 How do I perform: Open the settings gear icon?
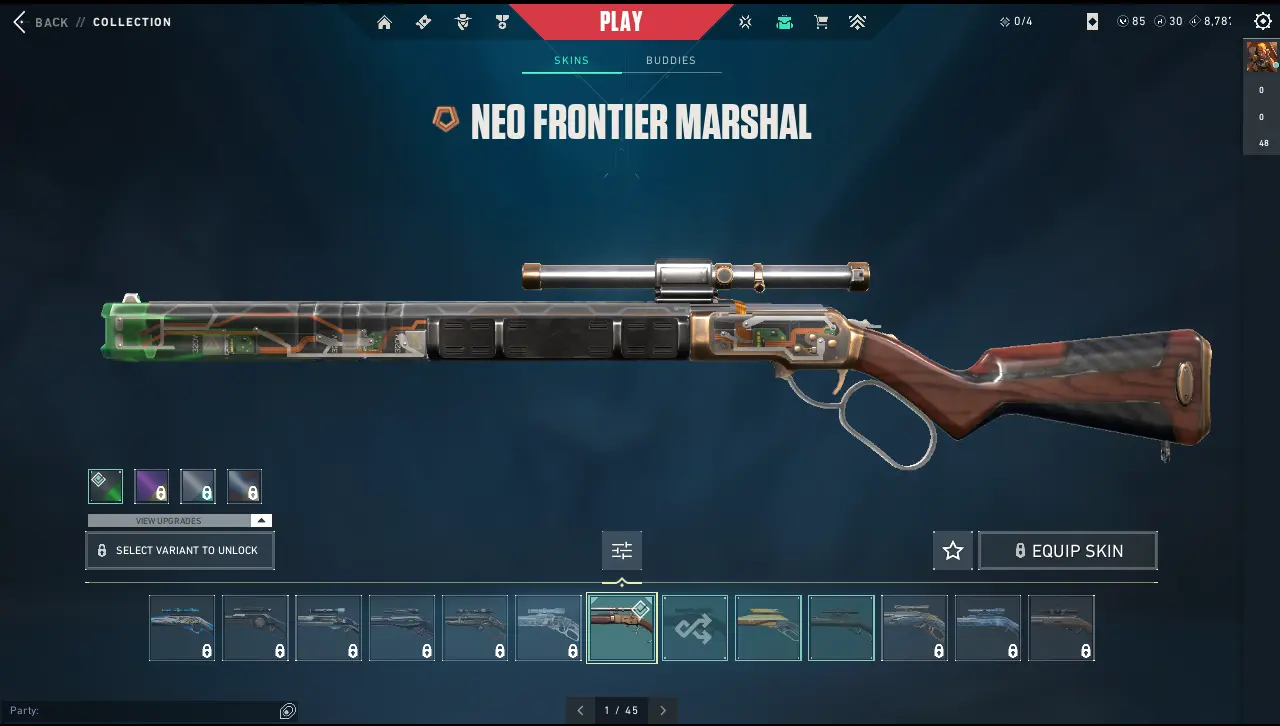click(1262, 22)
